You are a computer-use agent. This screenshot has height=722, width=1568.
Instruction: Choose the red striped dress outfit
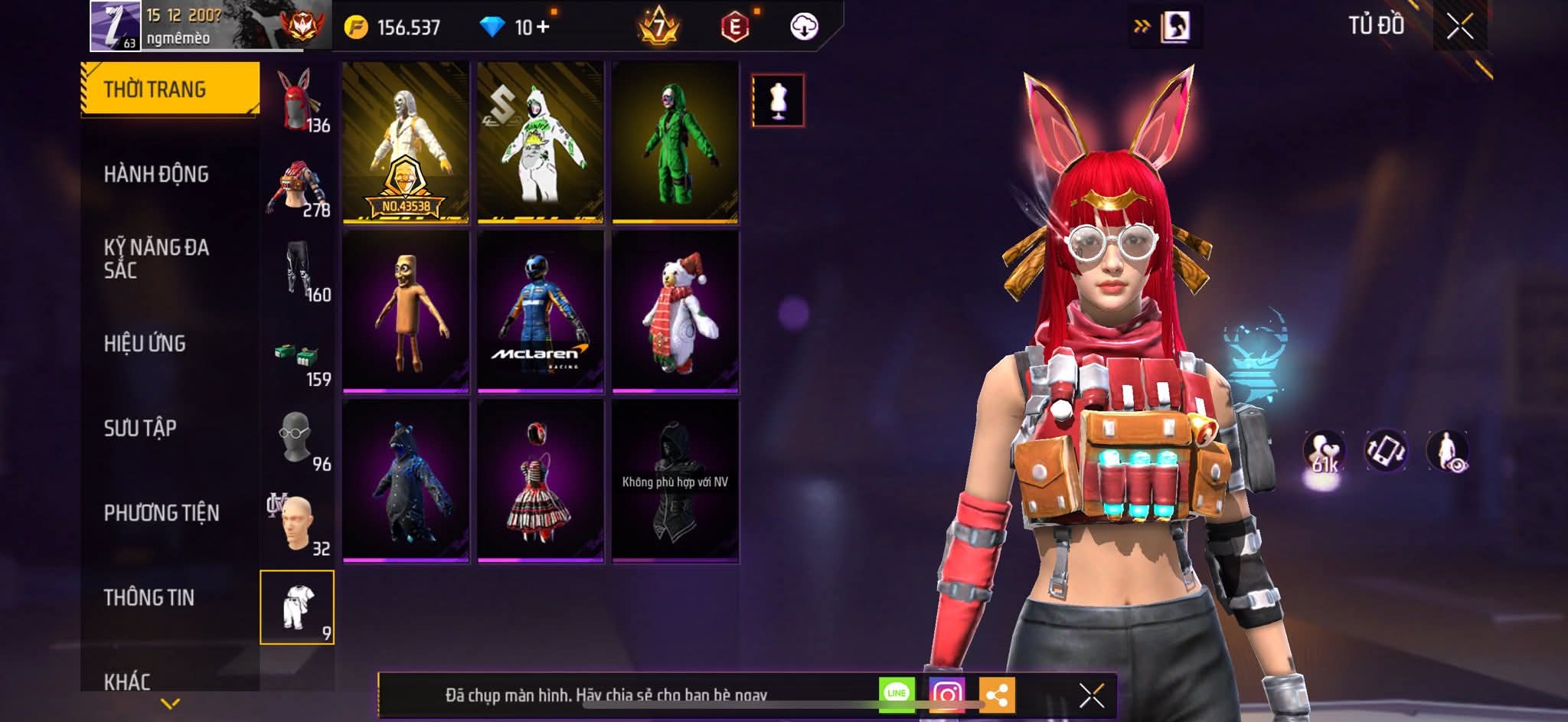click(541, 481)
